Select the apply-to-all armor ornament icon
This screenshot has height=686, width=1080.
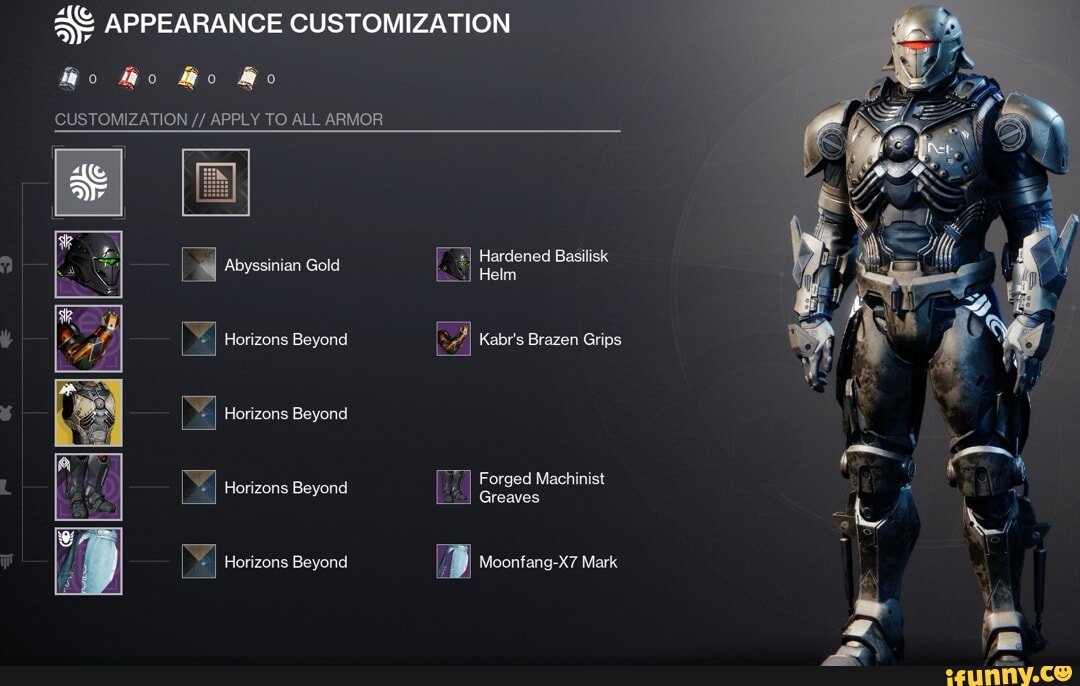(x=89, y=183)
